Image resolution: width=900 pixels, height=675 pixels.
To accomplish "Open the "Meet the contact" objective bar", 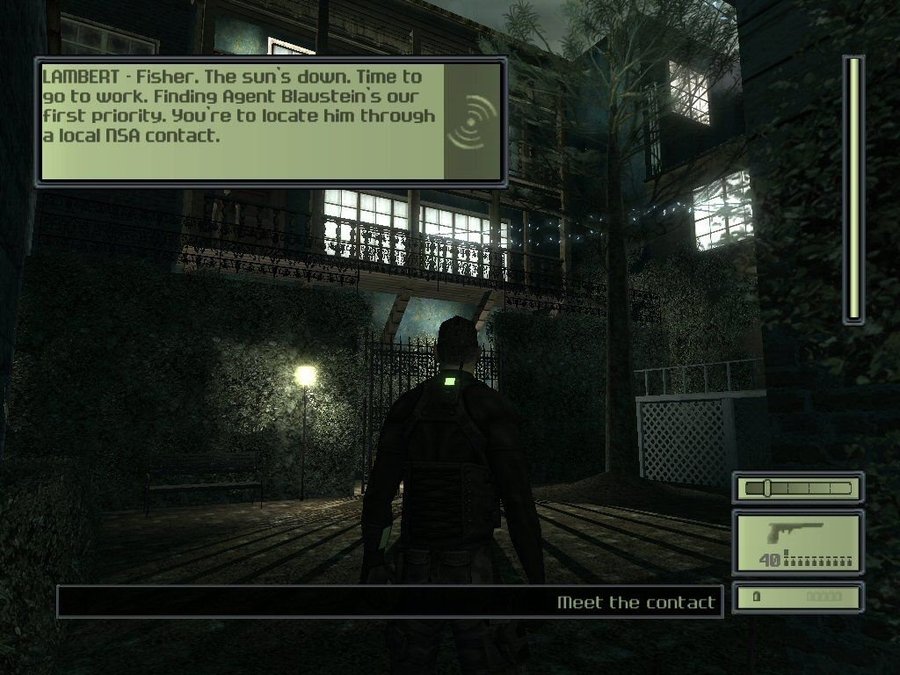I will pos(390,602).
